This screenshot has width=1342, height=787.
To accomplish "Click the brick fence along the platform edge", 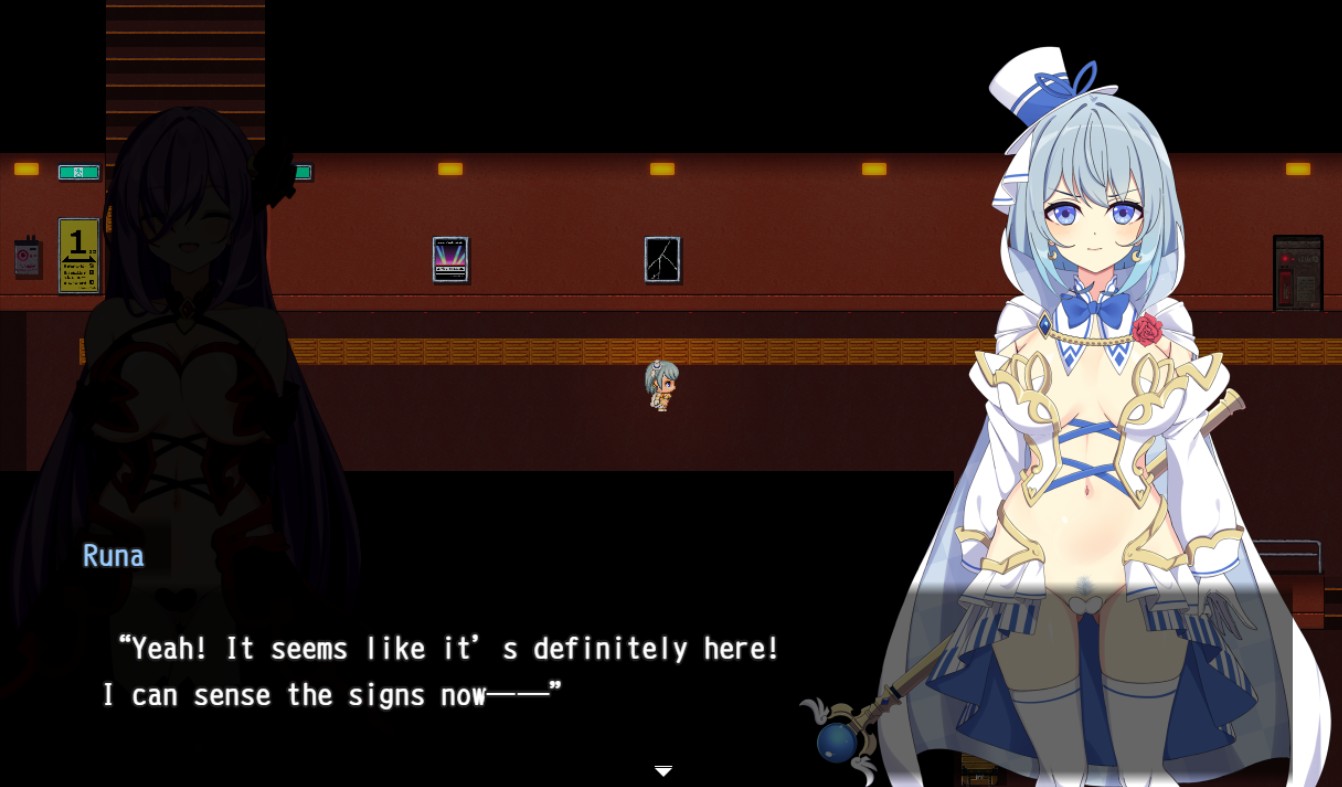I will (x=500, y=350).
